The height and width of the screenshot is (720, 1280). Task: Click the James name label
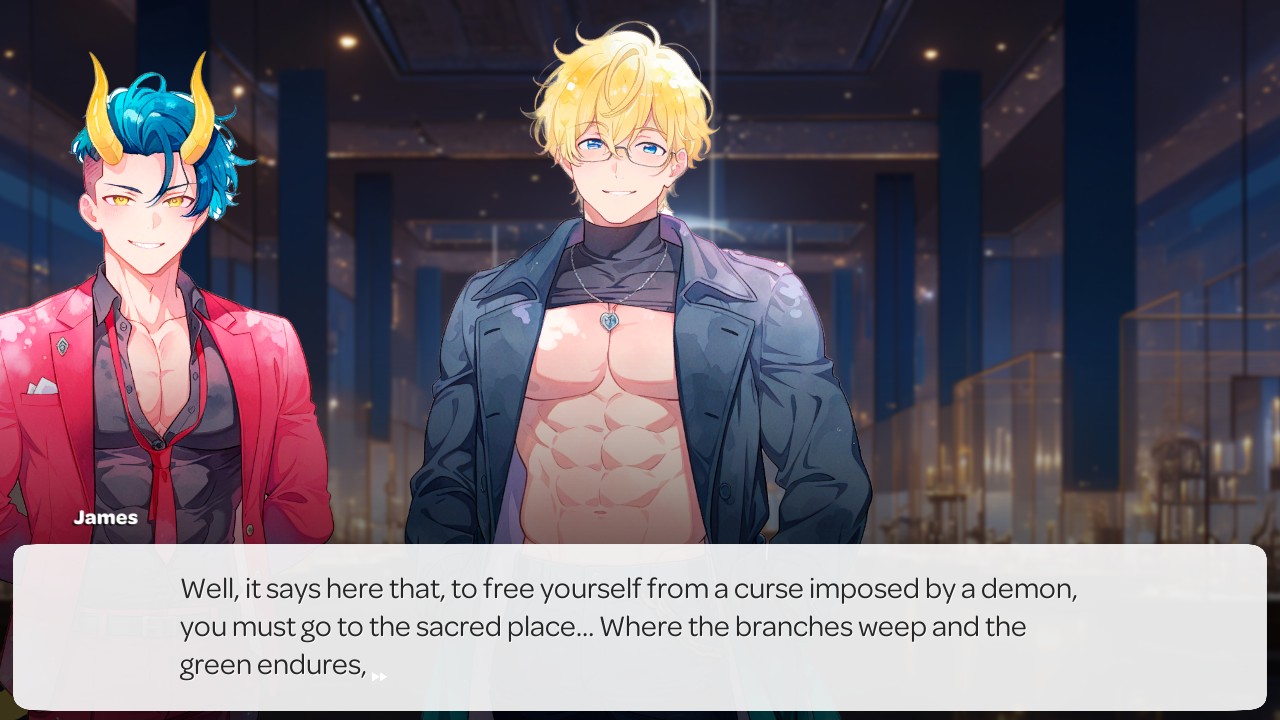[106, 518]
